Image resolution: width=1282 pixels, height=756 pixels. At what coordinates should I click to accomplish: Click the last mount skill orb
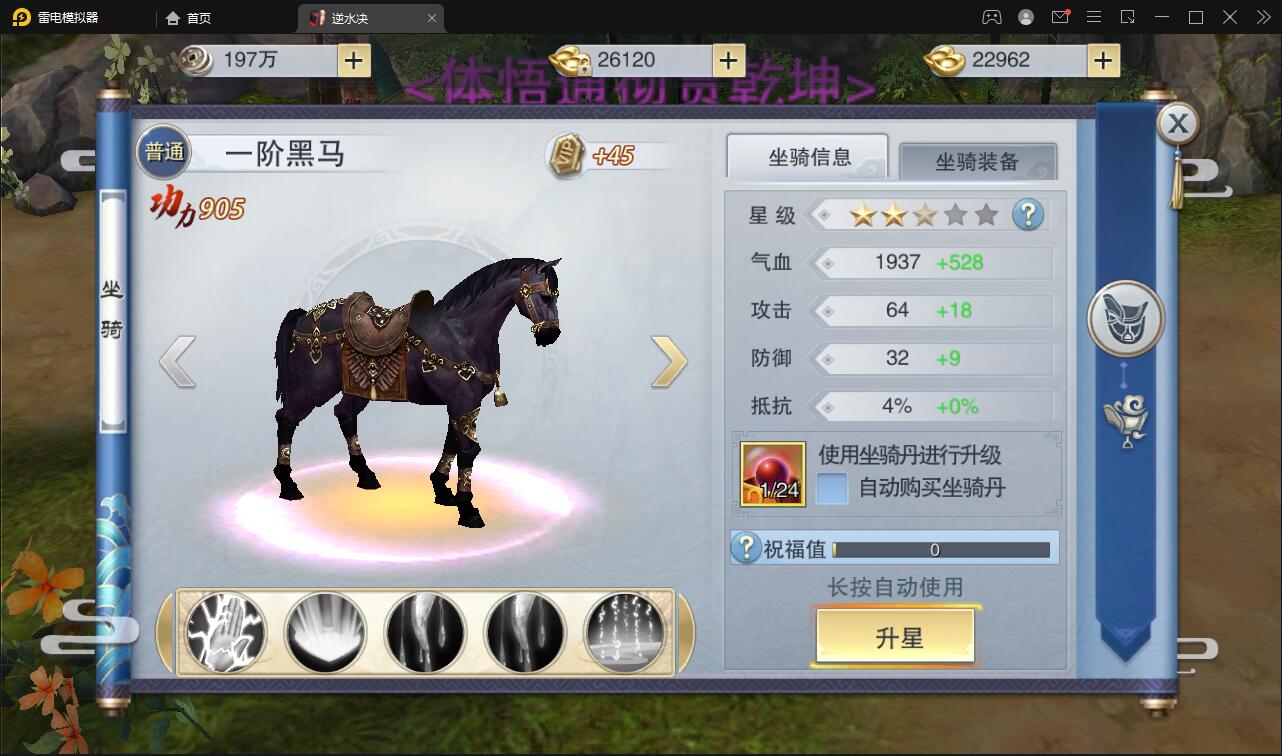point(625,634)
